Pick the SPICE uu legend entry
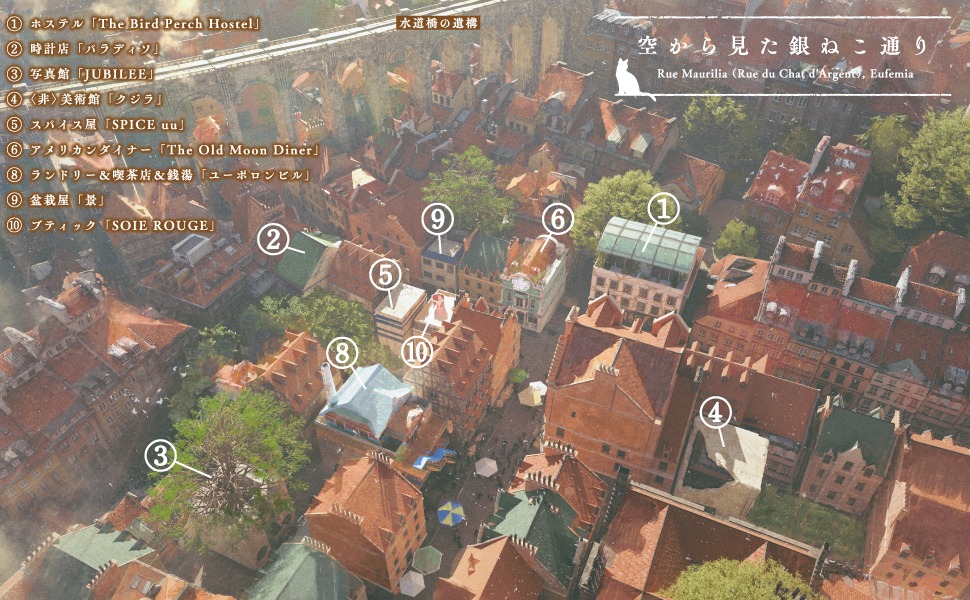 92,124
